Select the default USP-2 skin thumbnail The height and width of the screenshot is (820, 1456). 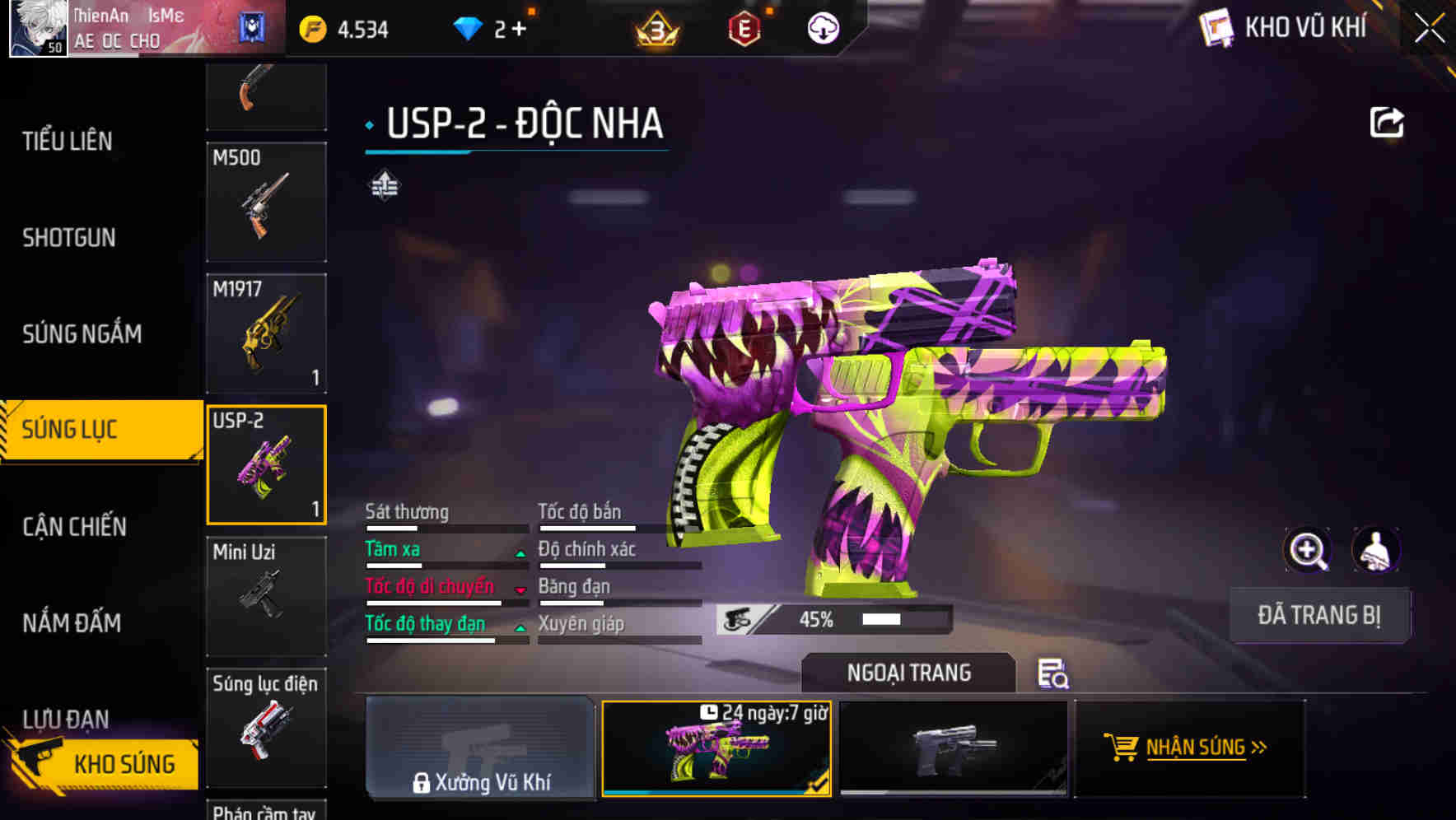pos(953,749)
